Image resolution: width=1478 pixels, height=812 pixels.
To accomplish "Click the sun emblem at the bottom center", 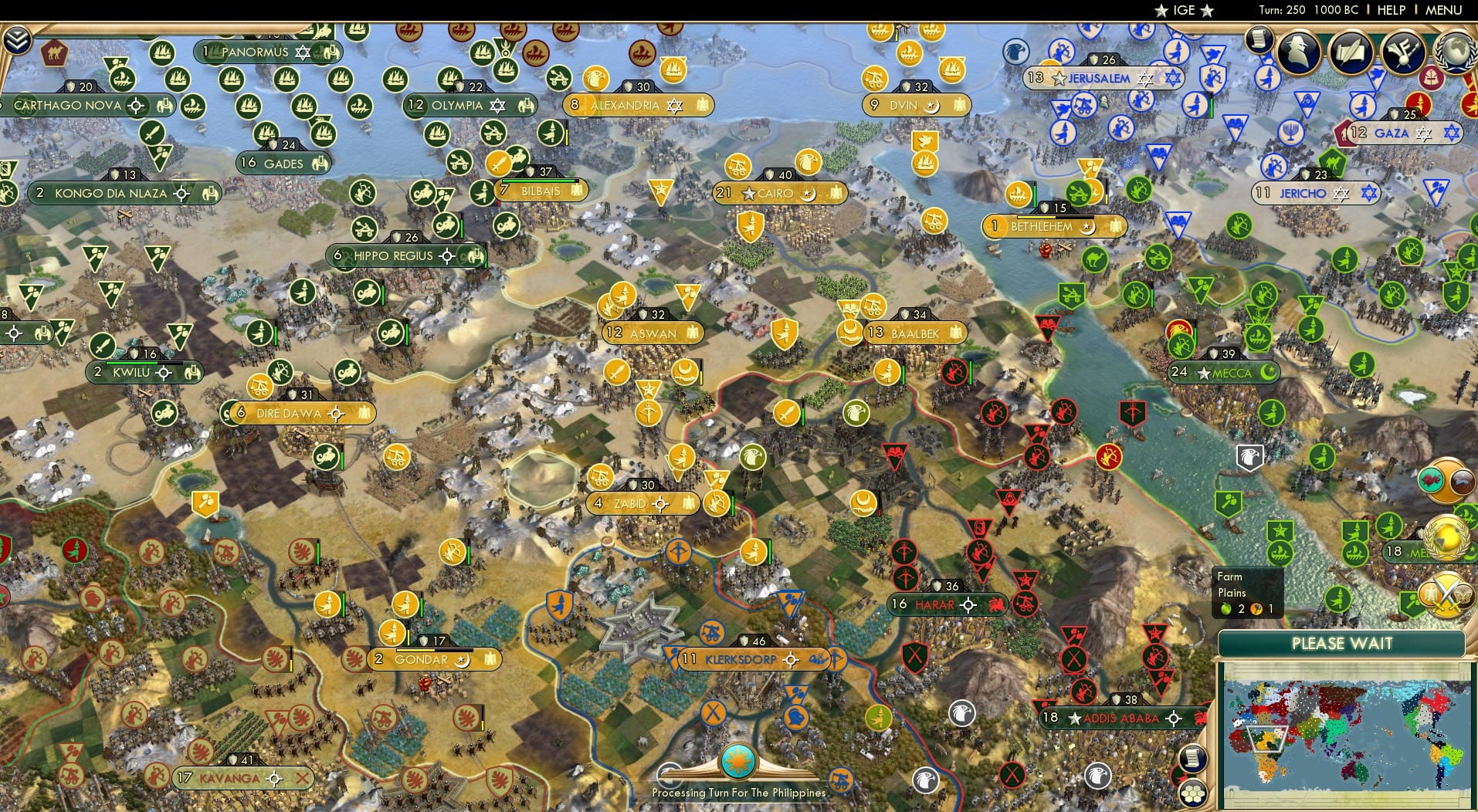I will pyautogui.click(x=737, y=760).
